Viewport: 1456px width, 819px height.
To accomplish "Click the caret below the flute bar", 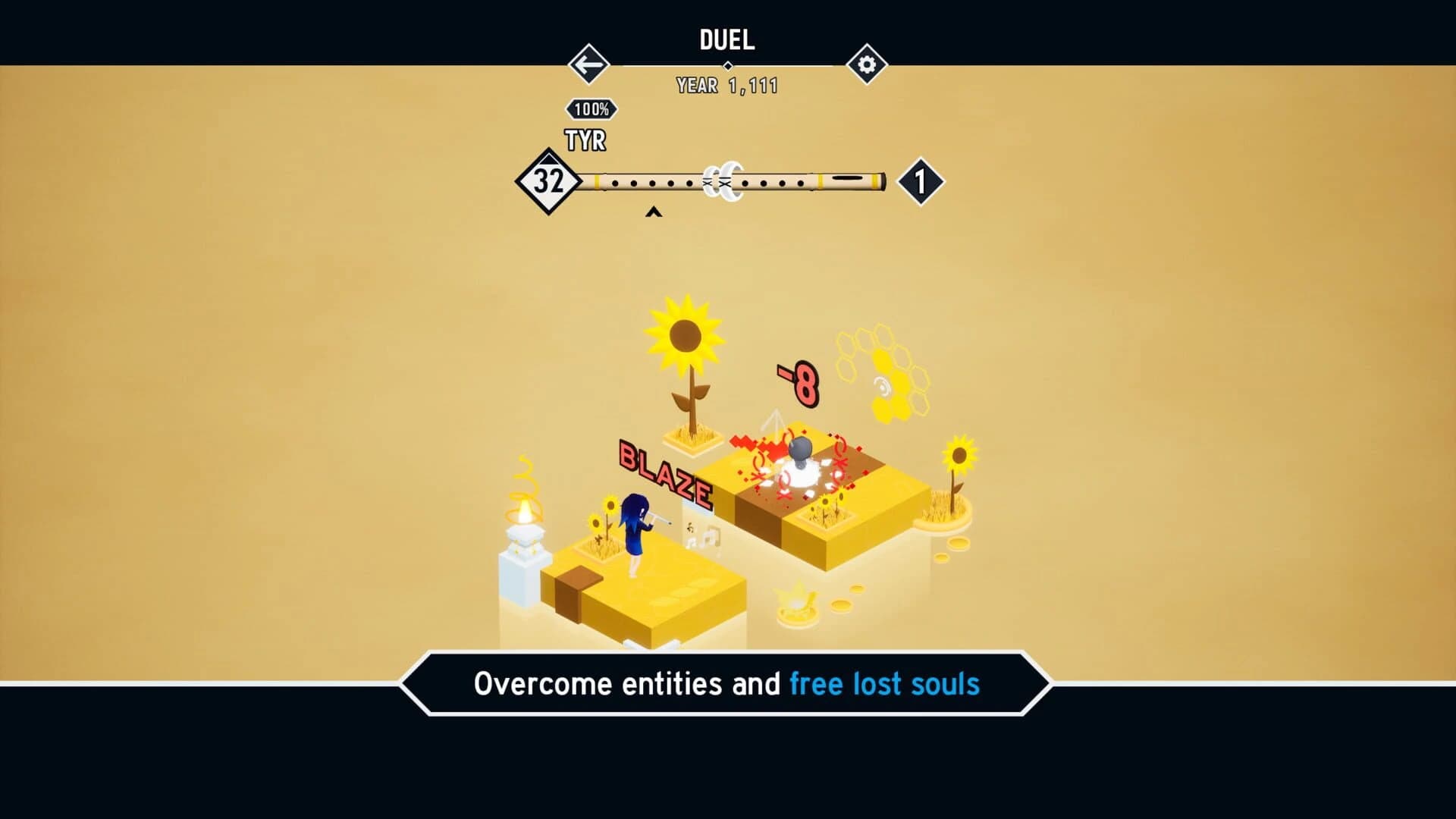I will pyautogui.click(x=654, y=213).
